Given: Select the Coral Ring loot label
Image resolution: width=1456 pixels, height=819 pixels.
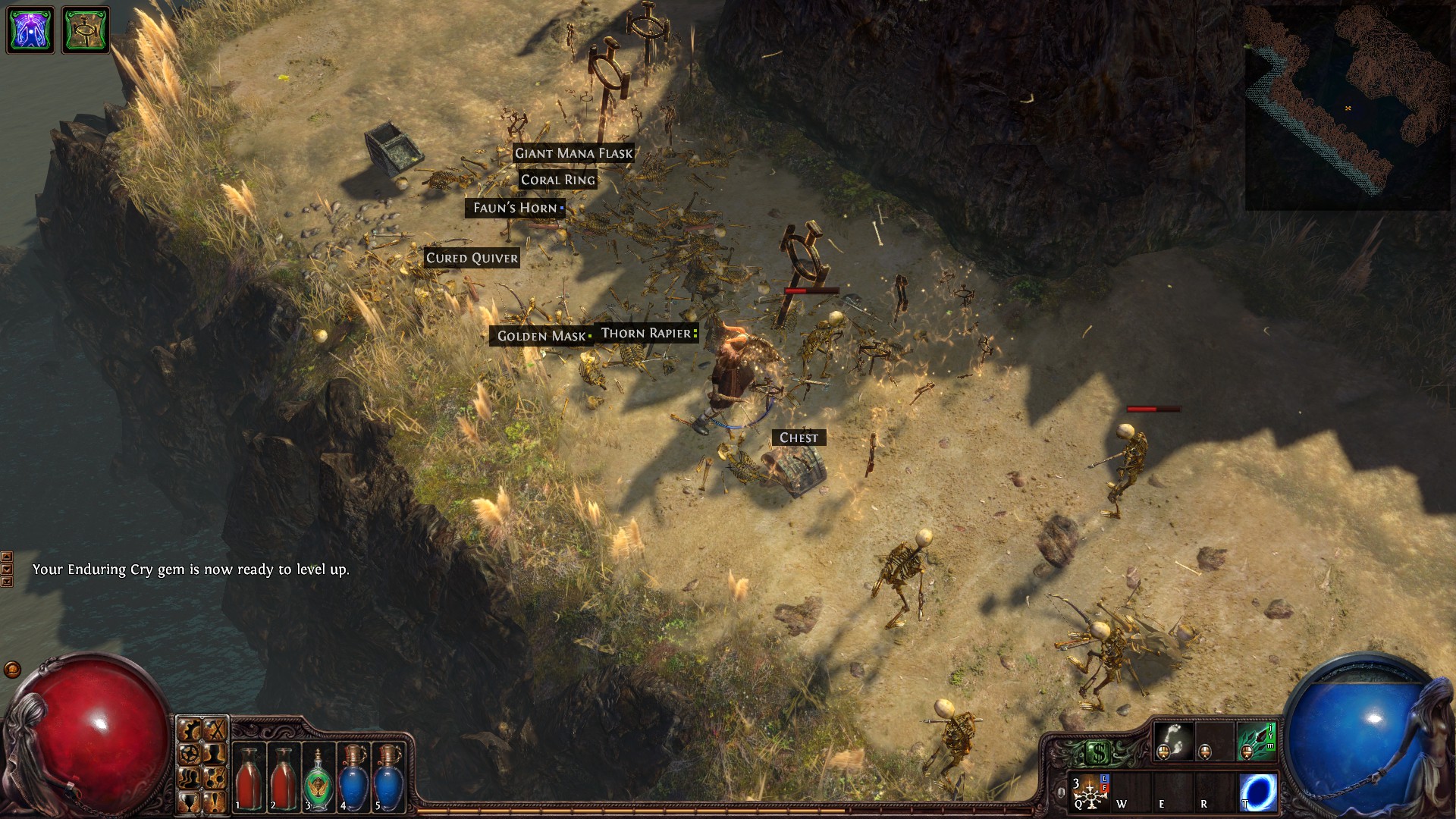Looking at the screenshot, I should [x=558, y=180].
